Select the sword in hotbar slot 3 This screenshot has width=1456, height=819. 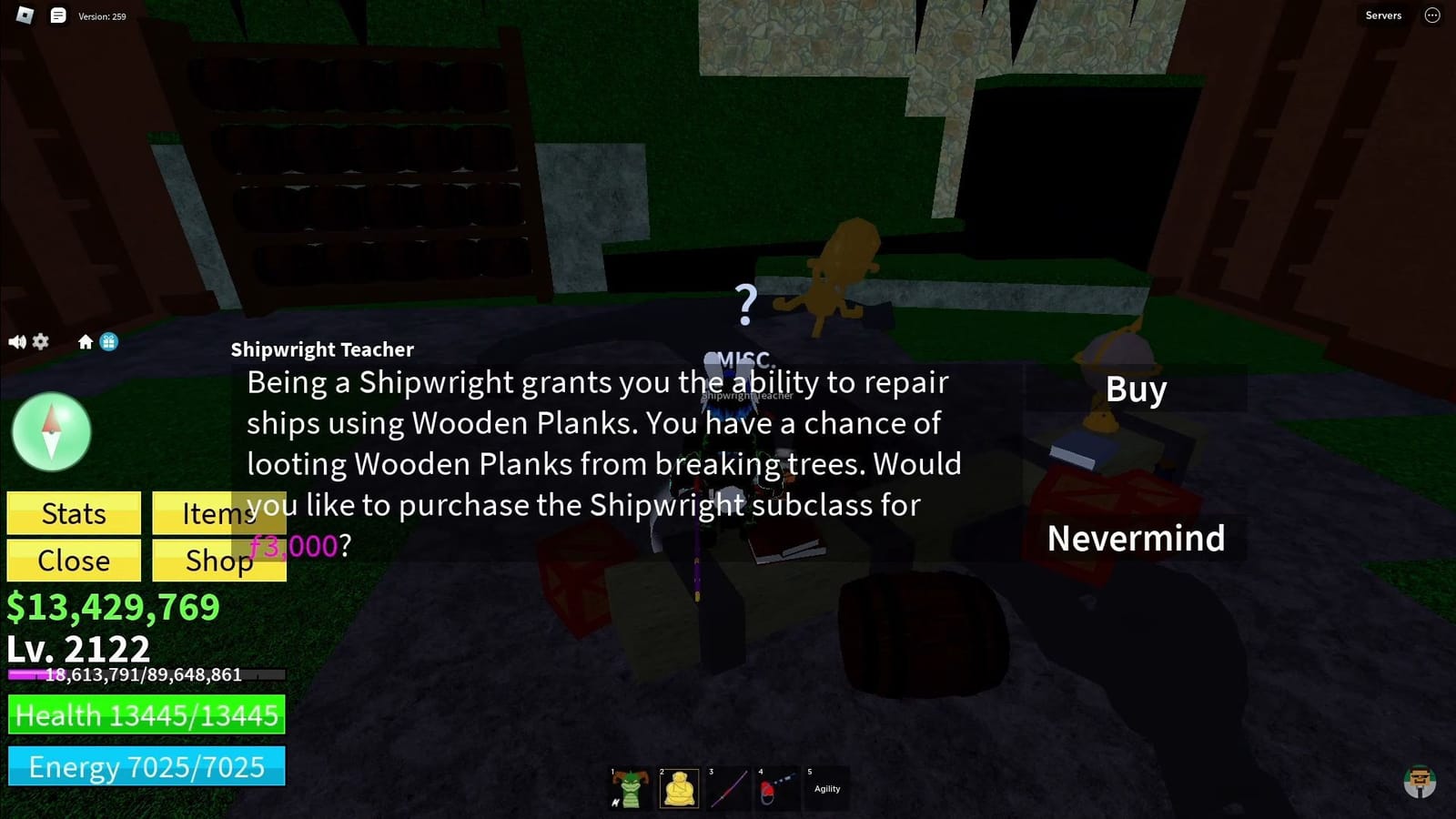coord(731,788)
